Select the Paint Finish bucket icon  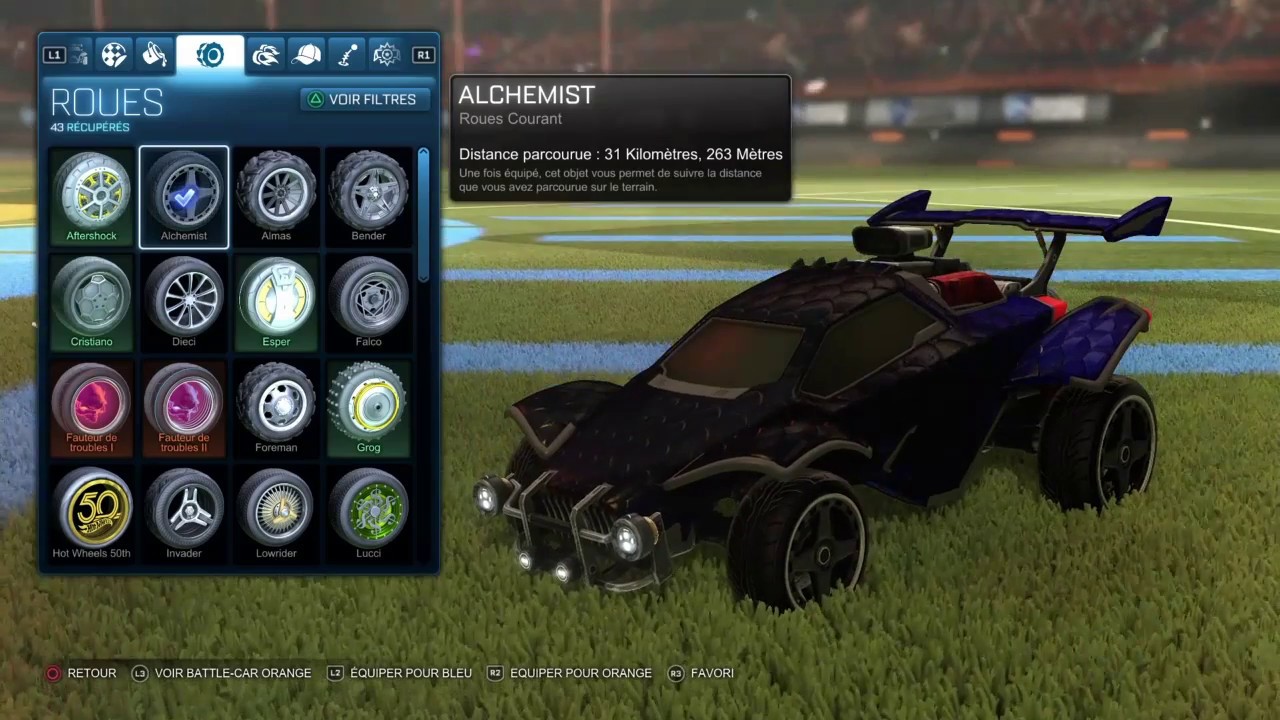pyautogui.click(x=154, y=55)
